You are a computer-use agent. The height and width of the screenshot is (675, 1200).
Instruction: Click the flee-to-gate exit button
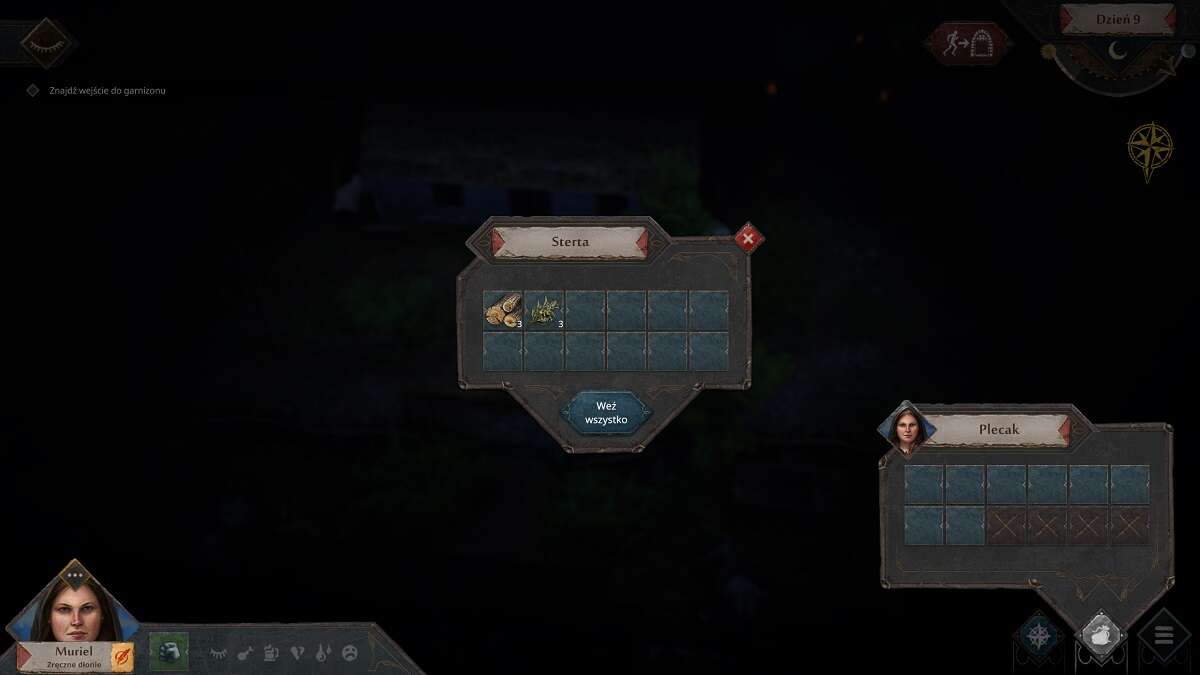(x=967, y=44)
